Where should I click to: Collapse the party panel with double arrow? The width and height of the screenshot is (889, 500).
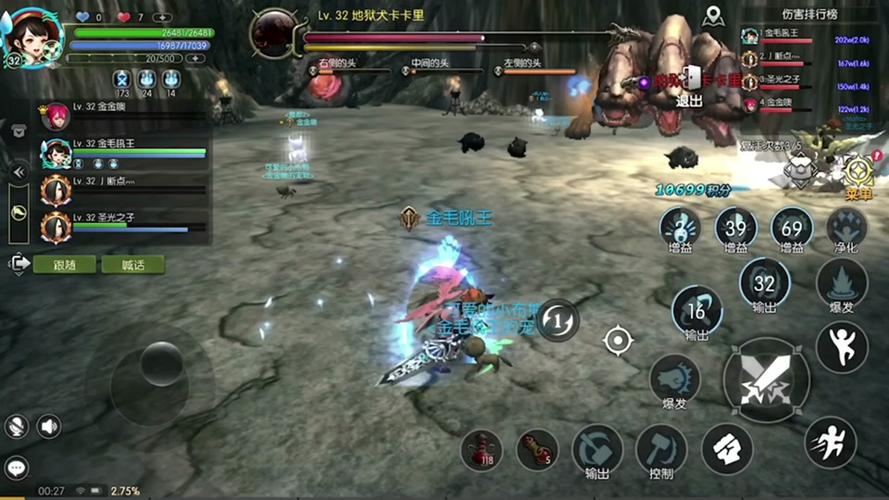[18, 171]
